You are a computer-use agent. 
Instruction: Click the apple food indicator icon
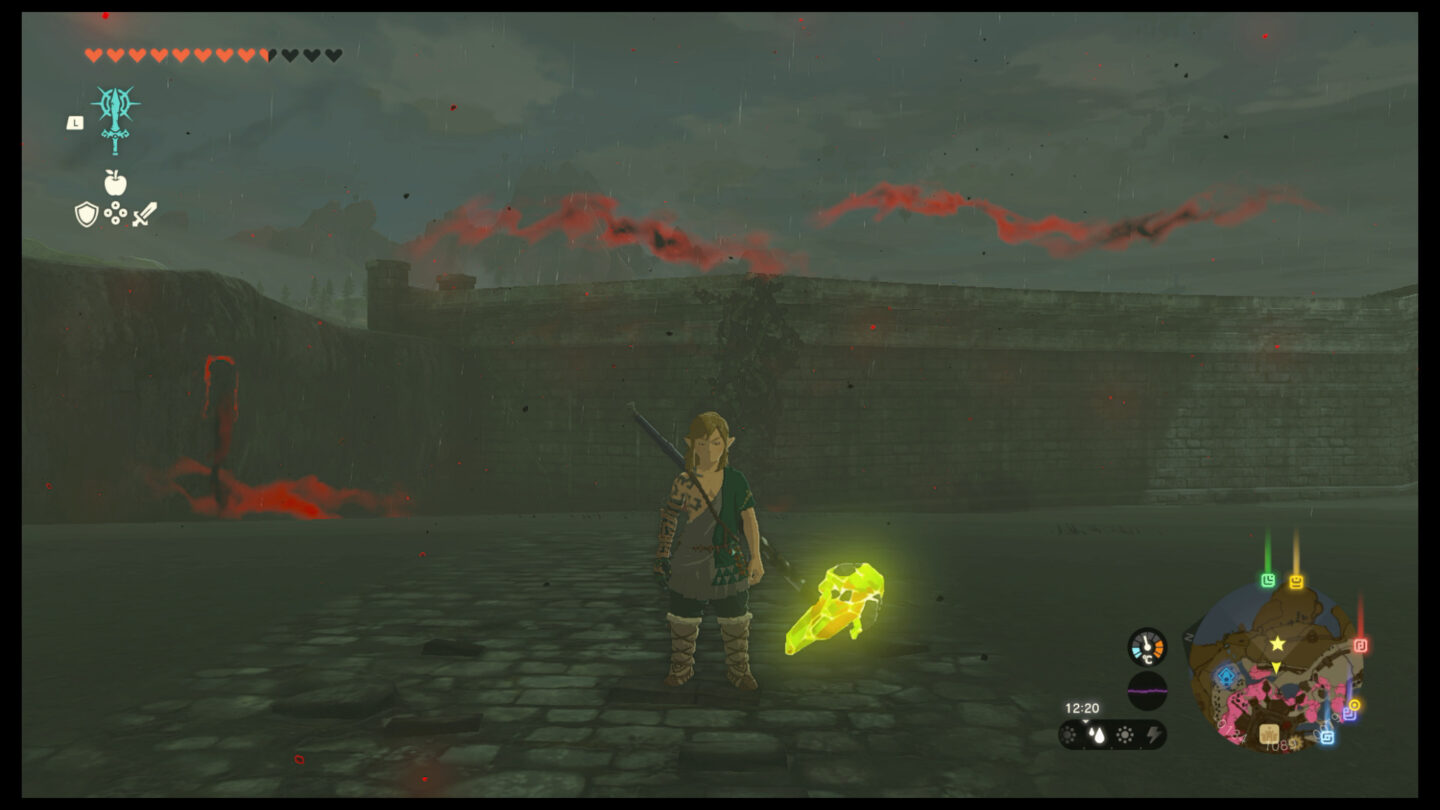coord(114,183)
